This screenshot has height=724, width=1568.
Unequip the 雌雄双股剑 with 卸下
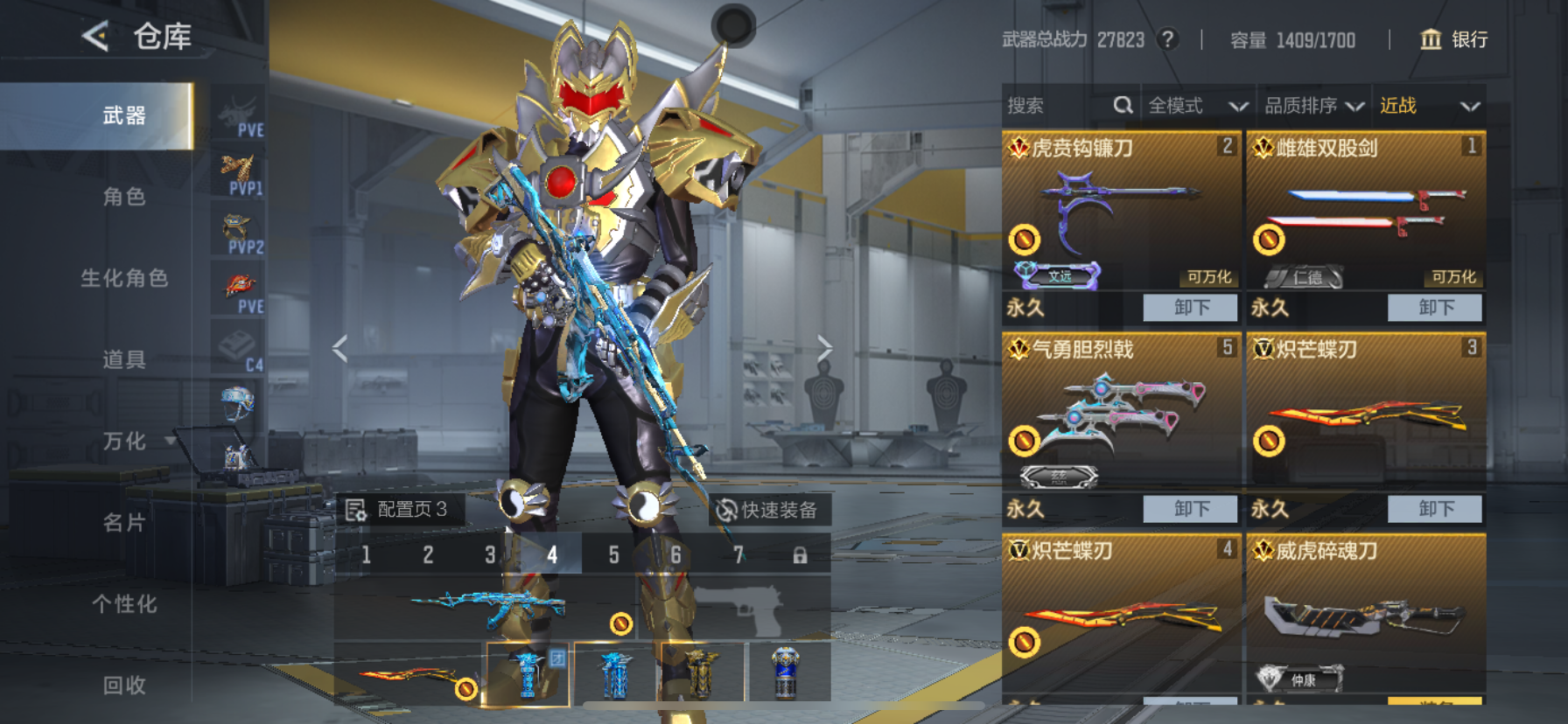click(x=1435, y=308)
